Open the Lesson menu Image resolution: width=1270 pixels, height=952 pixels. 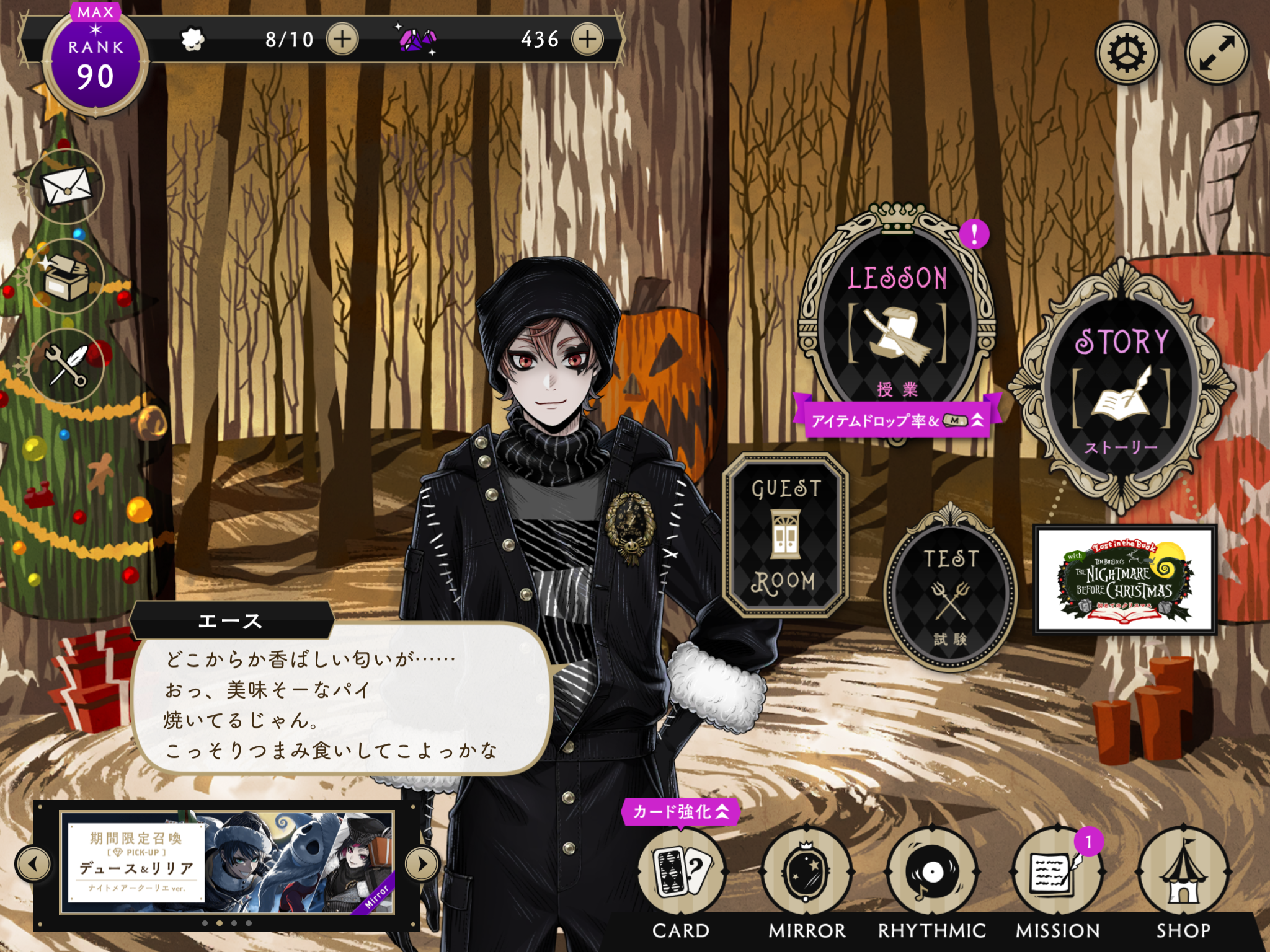(x=897, y=322)
